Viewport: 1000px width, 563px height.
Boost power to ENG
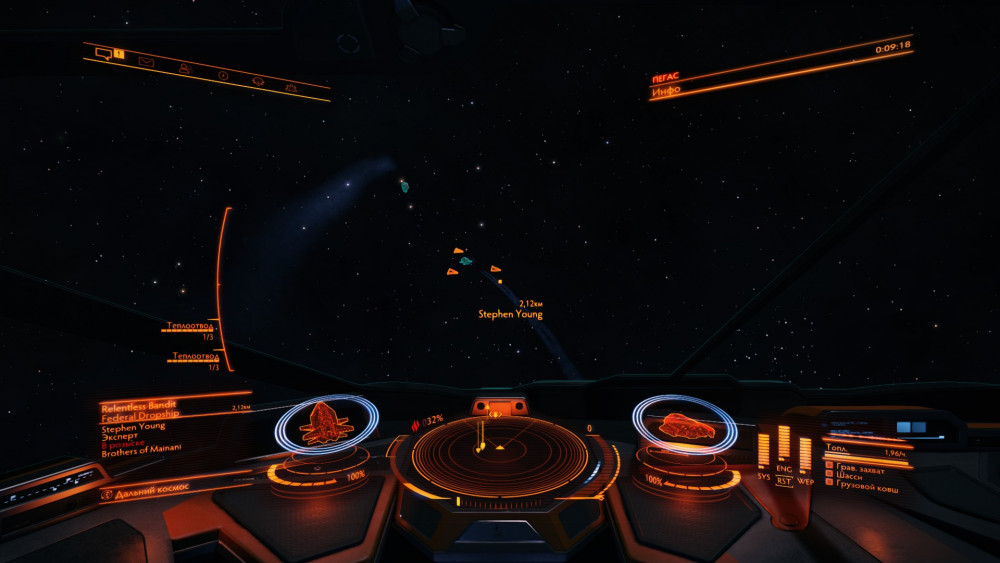point(784,468)
